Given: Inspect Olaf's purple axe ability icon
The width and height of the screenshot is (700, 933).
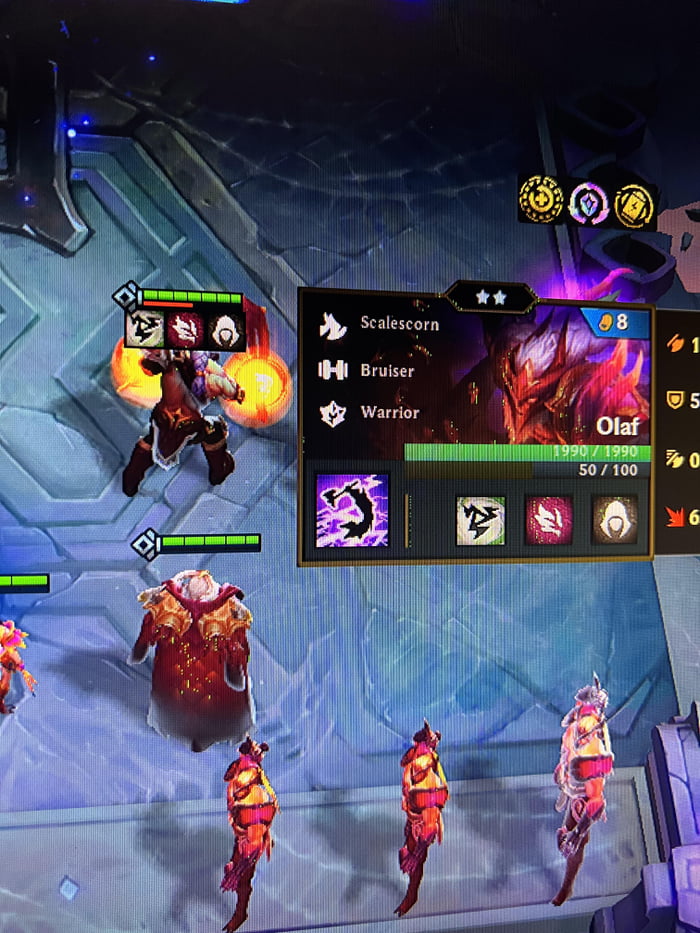Looking at the screenshot, I should (352, 510).
